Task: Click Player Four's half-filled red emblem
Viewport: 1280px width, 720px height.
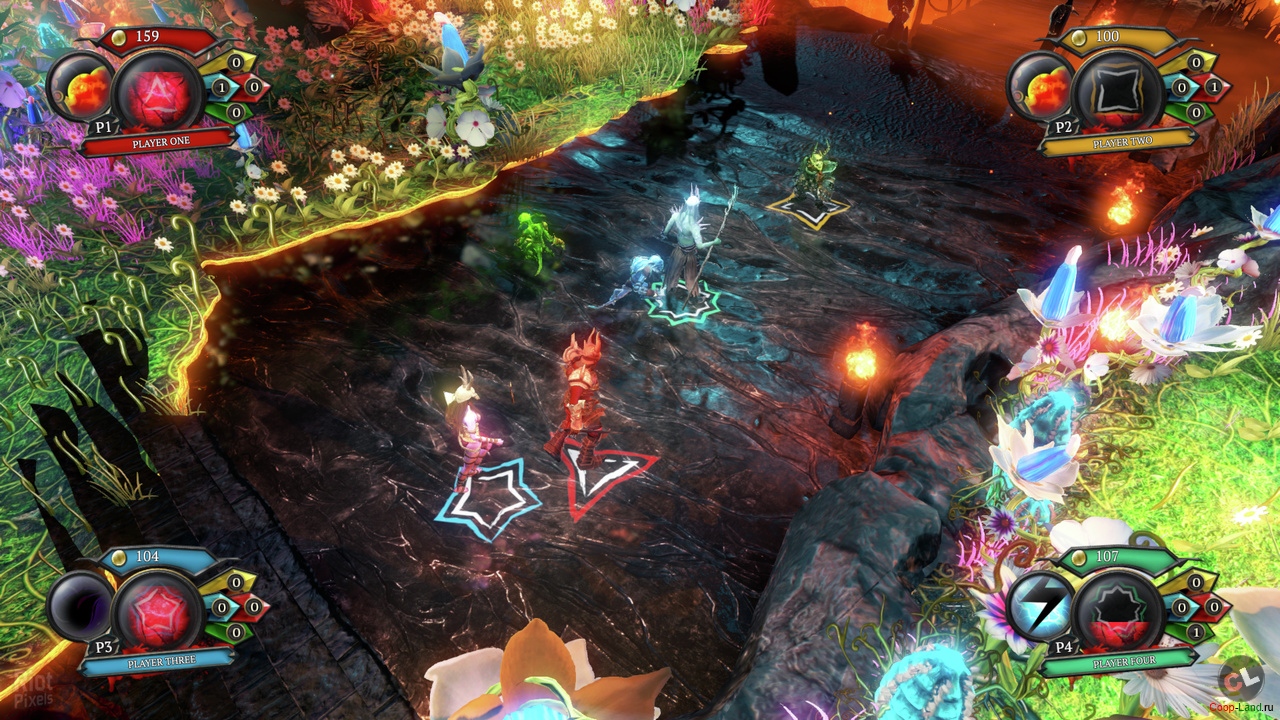Action: pyautogui.click(x=1118, y=610)
